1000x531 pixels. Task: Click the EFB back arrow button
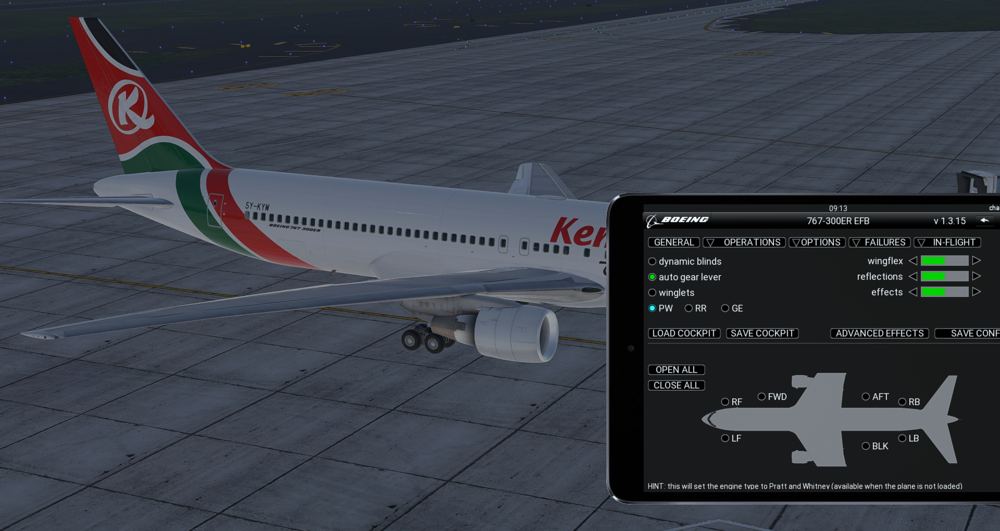coord(984,220)
